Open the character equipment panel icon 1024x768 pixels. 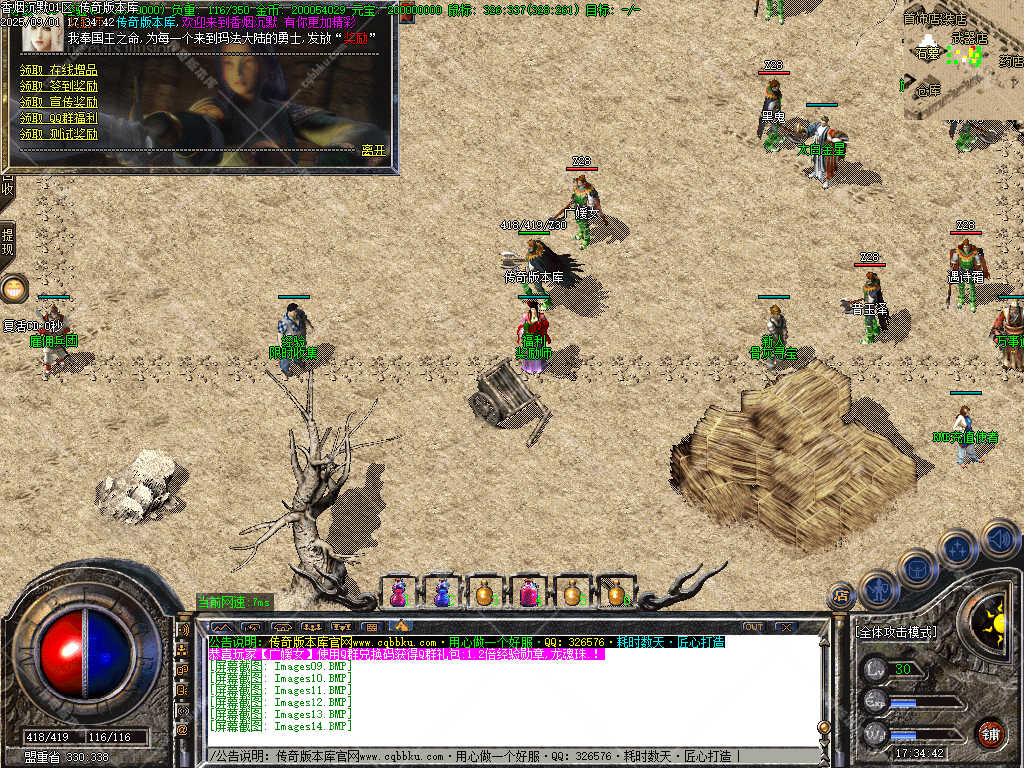[x=877, y=589]
